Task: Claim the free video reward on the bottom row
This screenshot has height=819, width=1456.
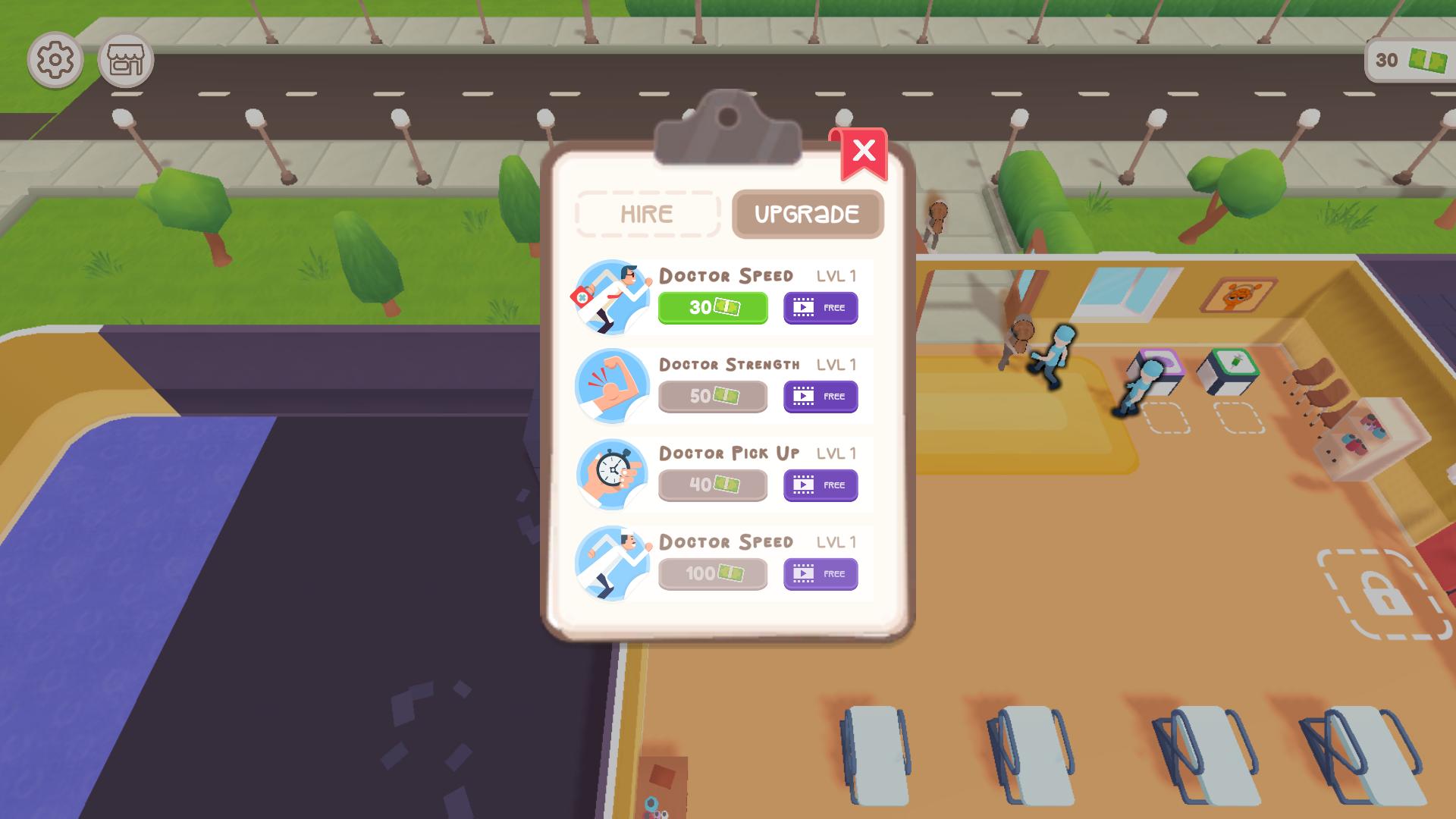Action: (x=820, y=573)
